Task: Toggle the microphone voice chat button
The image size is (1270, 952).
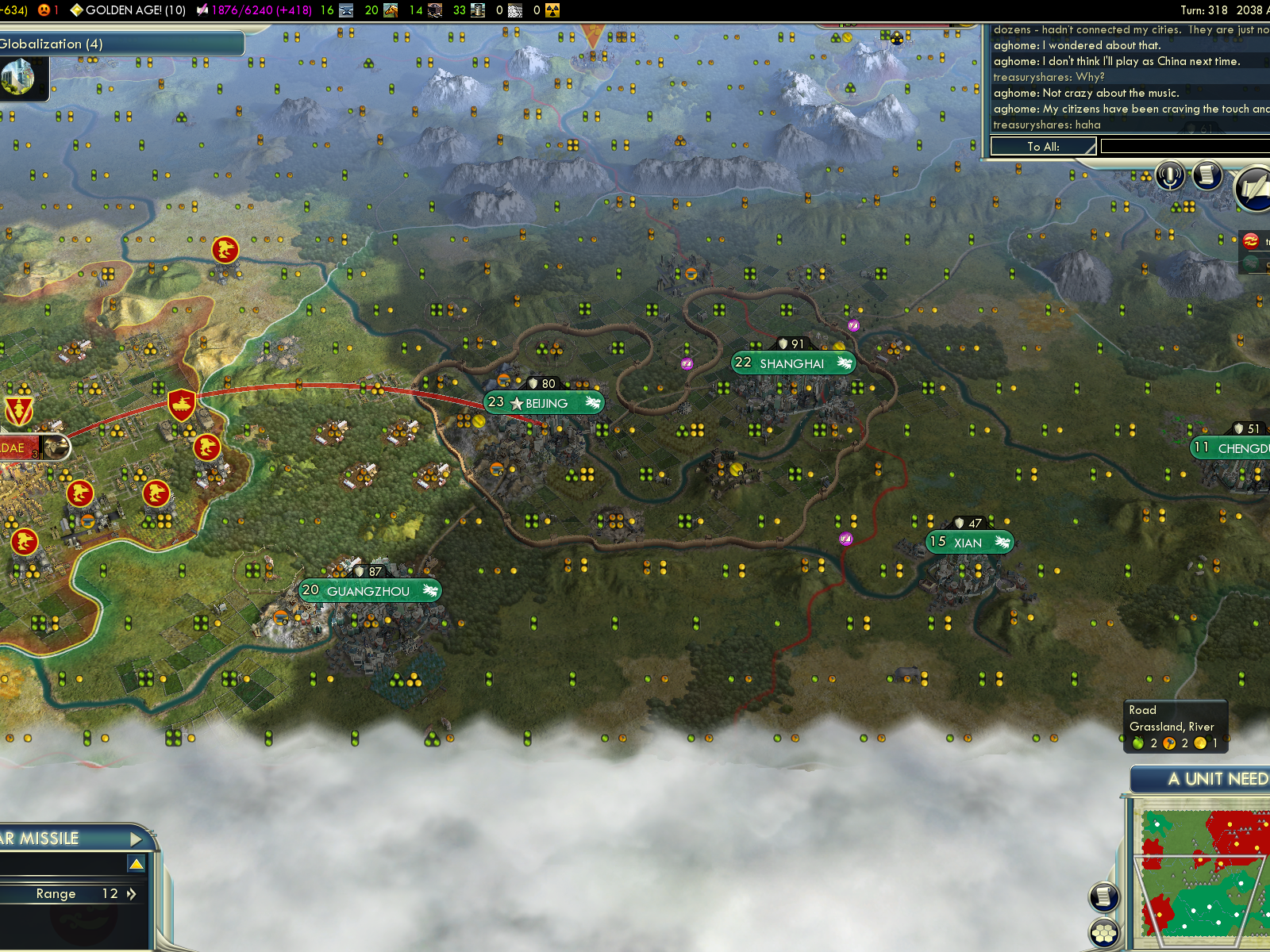Action: pos(1169,175)
